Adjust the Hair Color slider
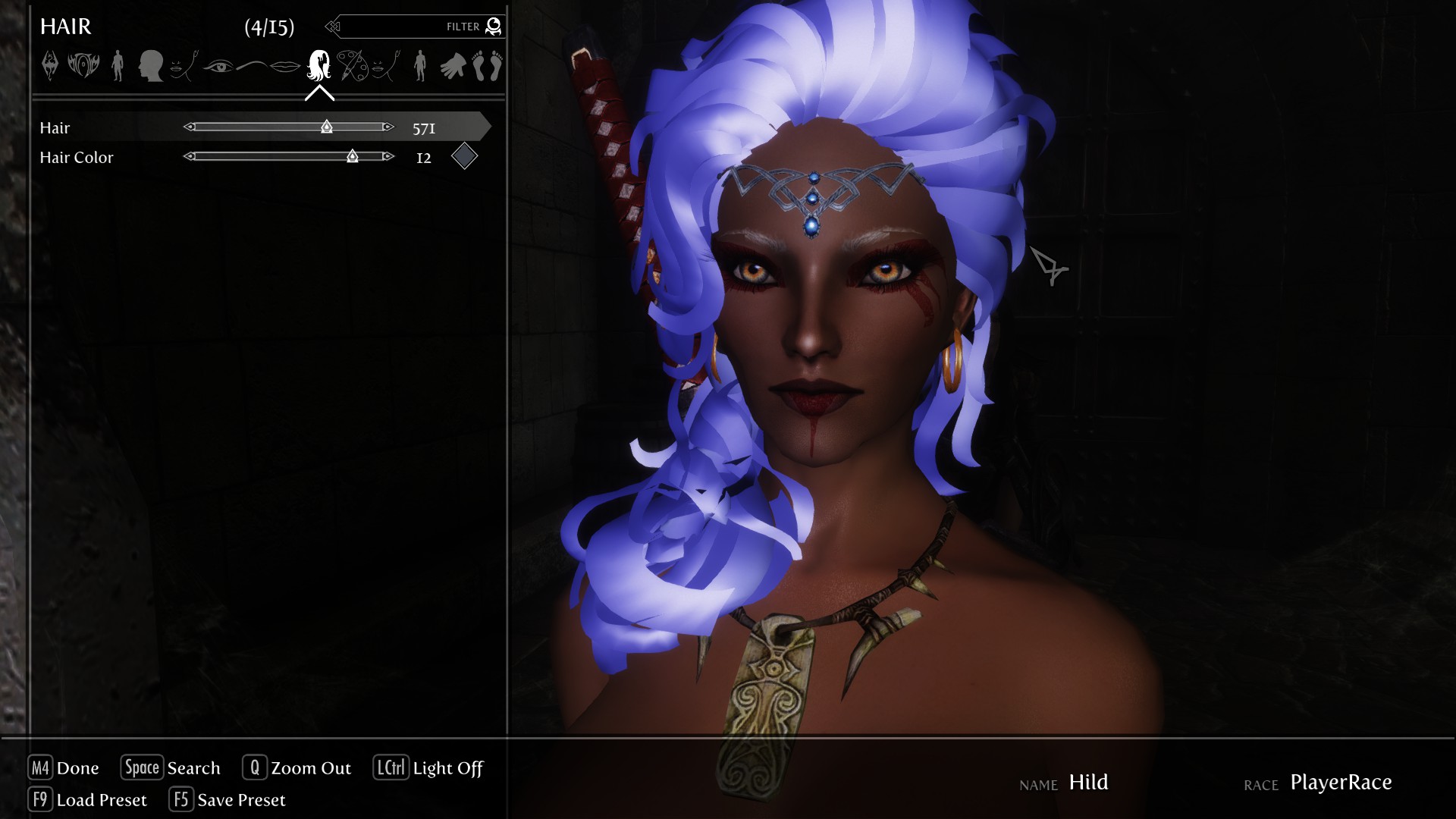The height and width of the screenshot is (819, 1456). [288, 157]
